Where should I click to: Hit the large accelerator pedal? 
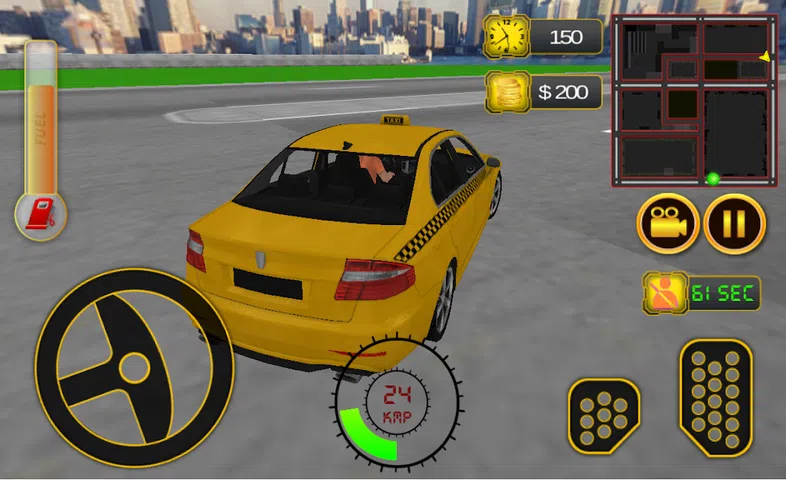pos(715,397)
